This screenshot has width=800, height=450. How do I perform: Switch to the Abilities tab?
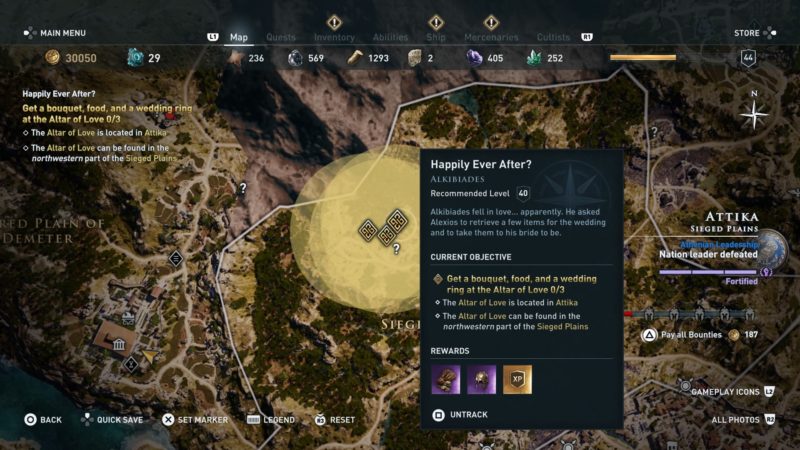click(390, 37)
